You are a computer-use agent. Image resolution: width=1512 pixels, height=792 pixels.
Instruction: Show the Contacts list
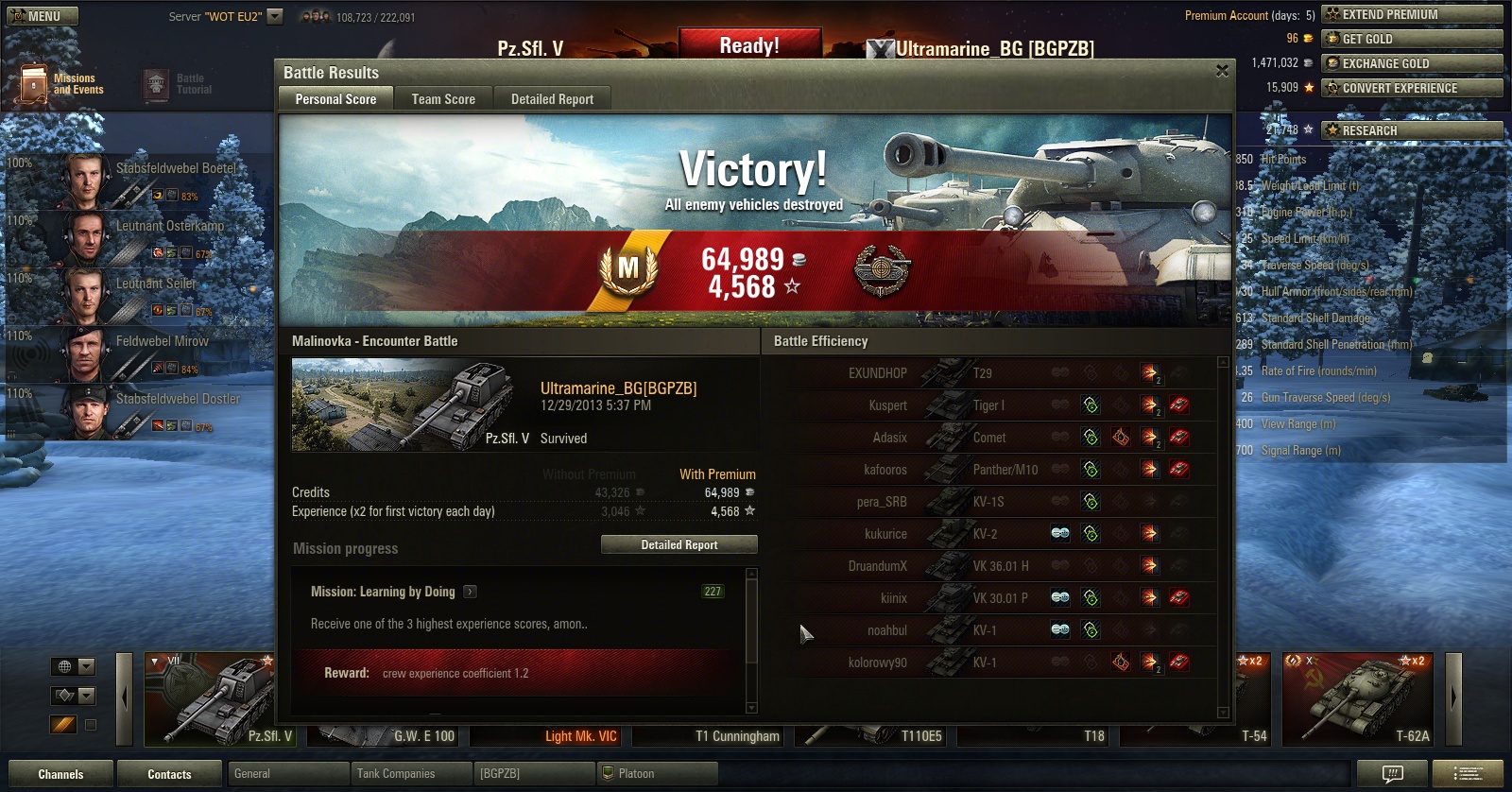[169, 774]
